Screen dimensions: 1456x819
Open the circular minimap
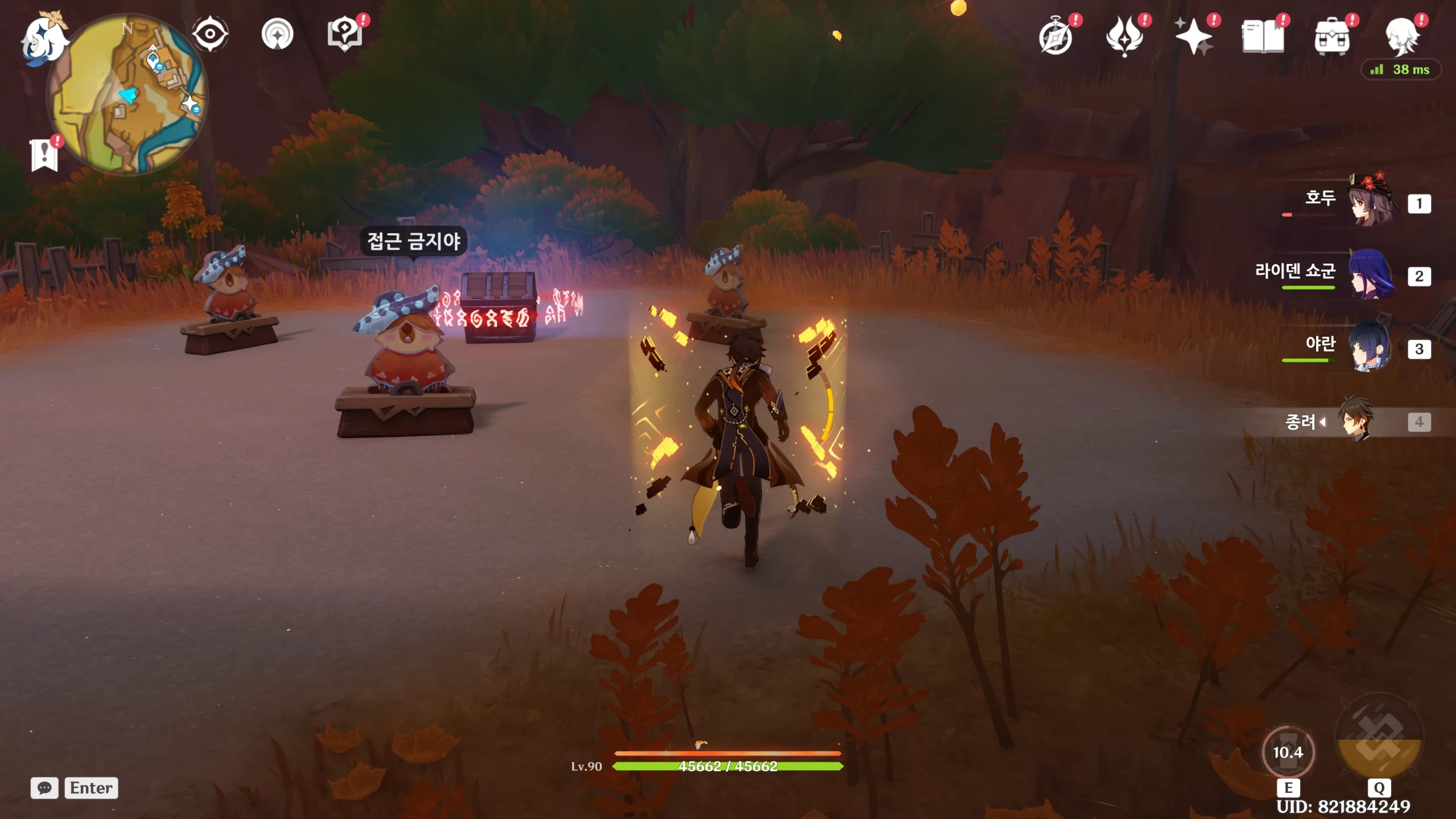click(129, 94)
